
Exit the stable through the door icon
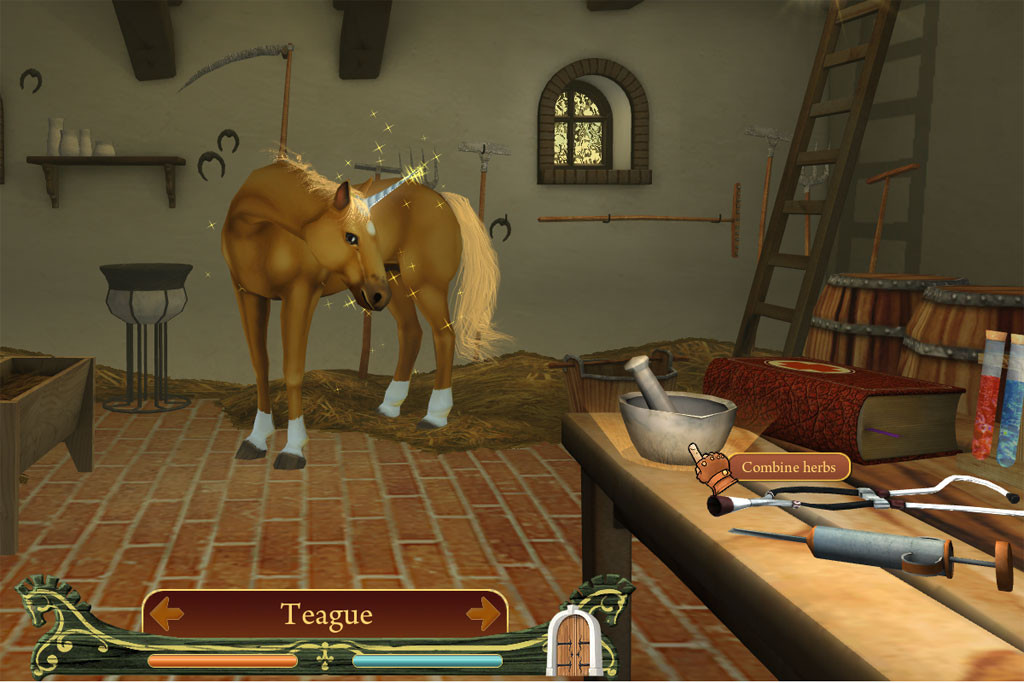click(573, 642)
